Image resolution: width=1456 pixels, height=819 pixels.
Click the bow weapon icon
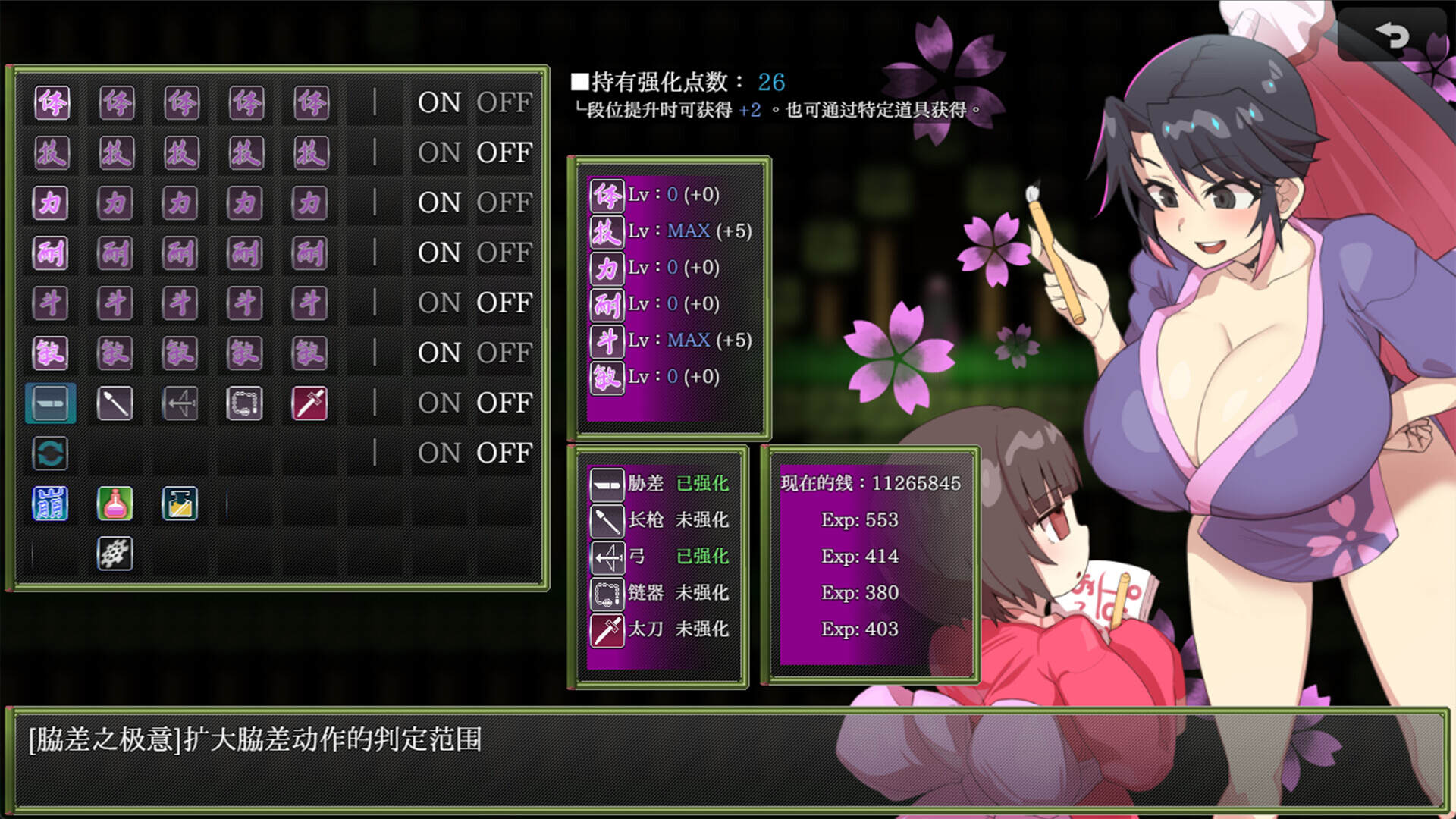tap(179, 403)
